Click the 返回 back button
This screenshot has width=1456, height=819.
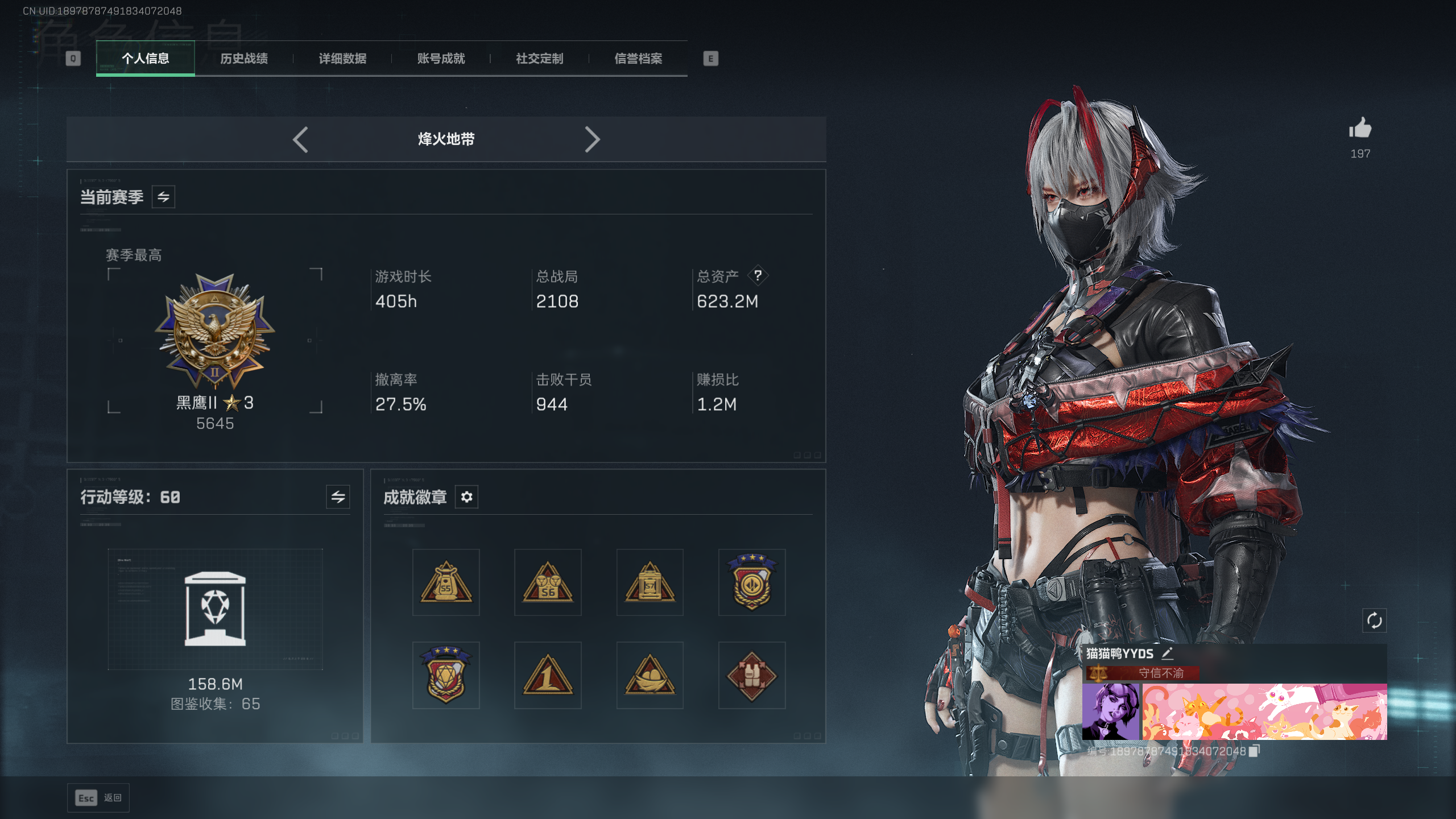click(x=98, y=798)
